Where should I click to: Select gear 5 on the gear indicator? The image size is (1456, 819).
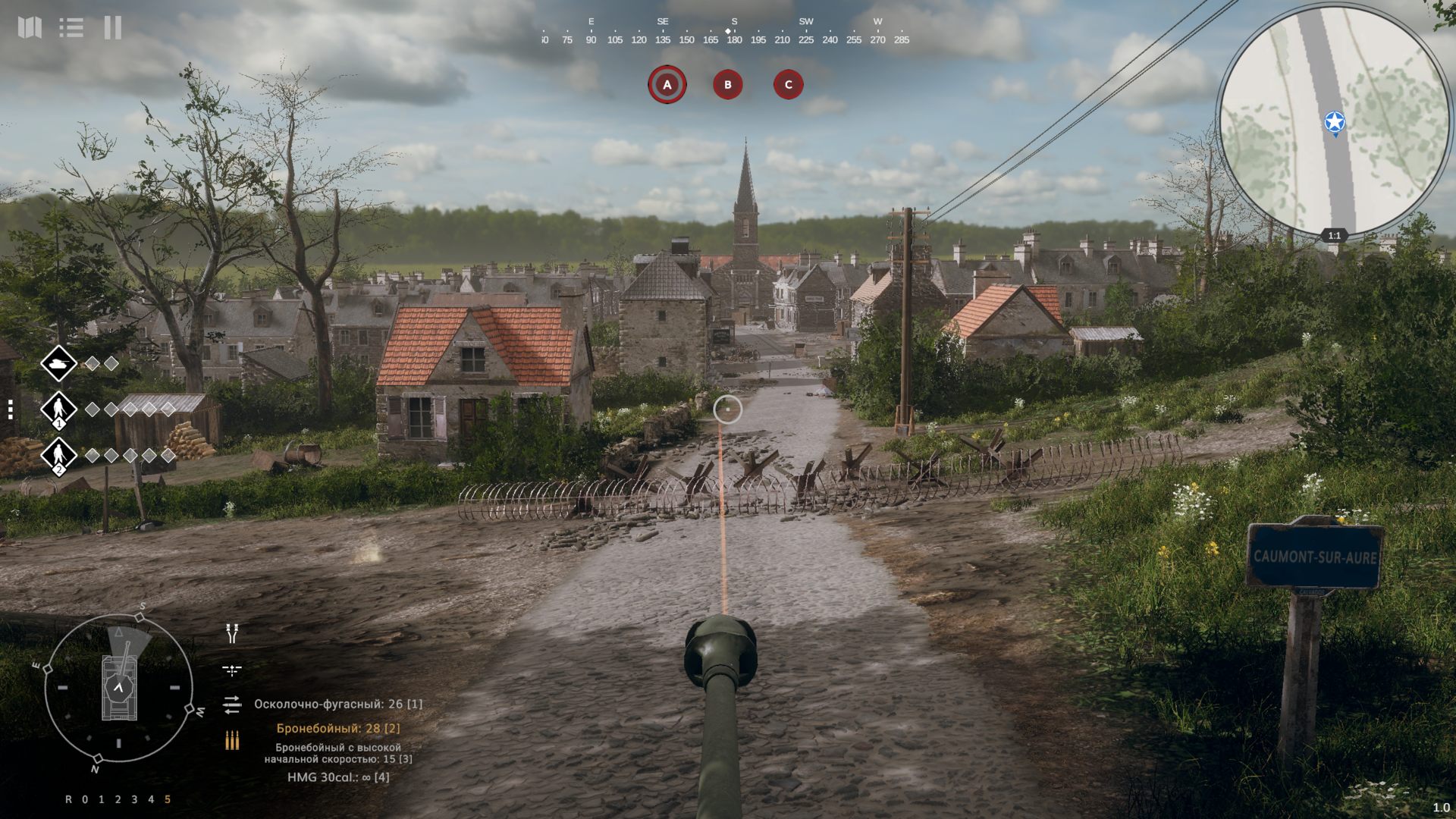pyautogui.click(x=168, y=799)
